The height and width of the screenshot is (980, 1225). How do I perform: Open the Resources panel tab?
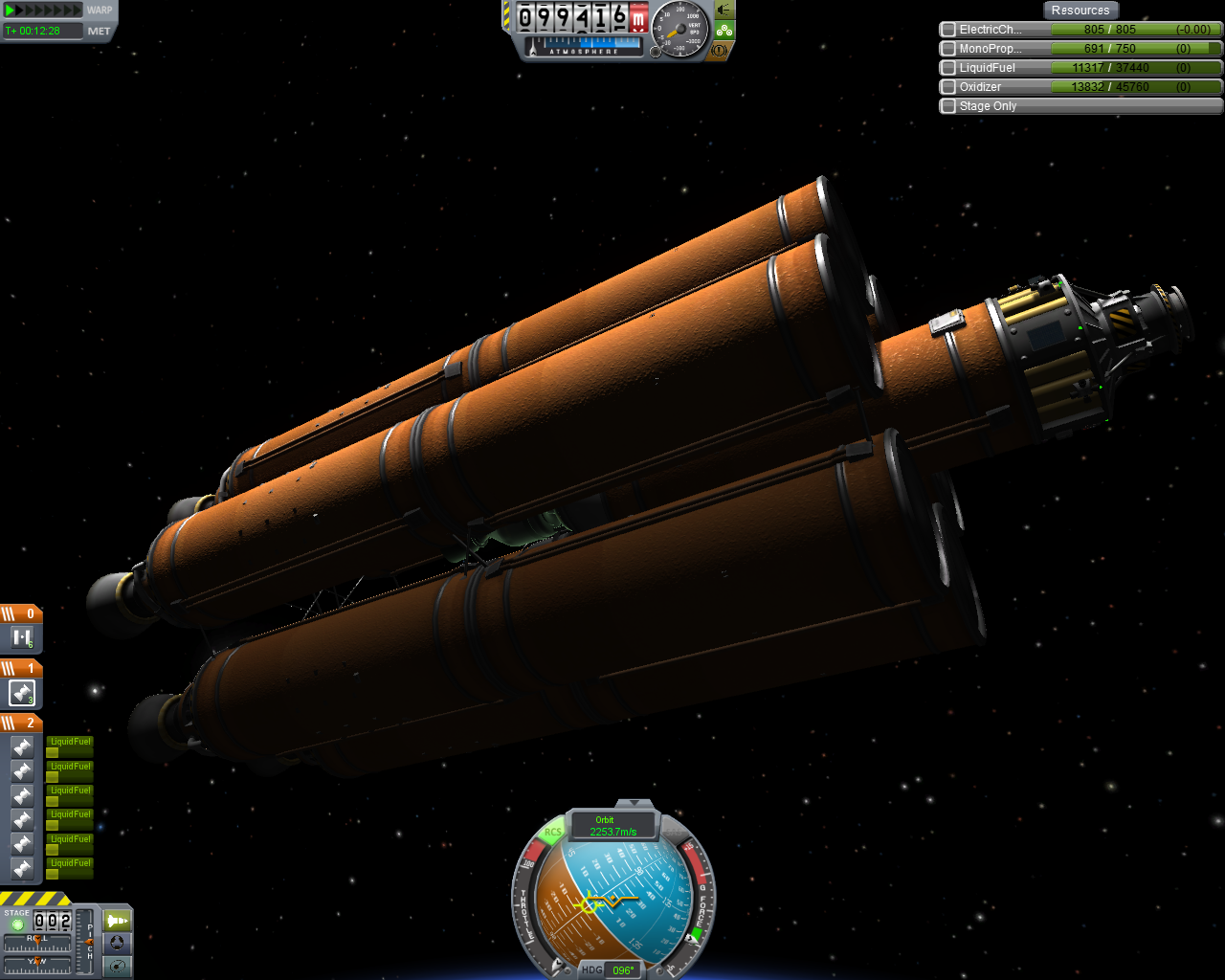coord(1080,11)
